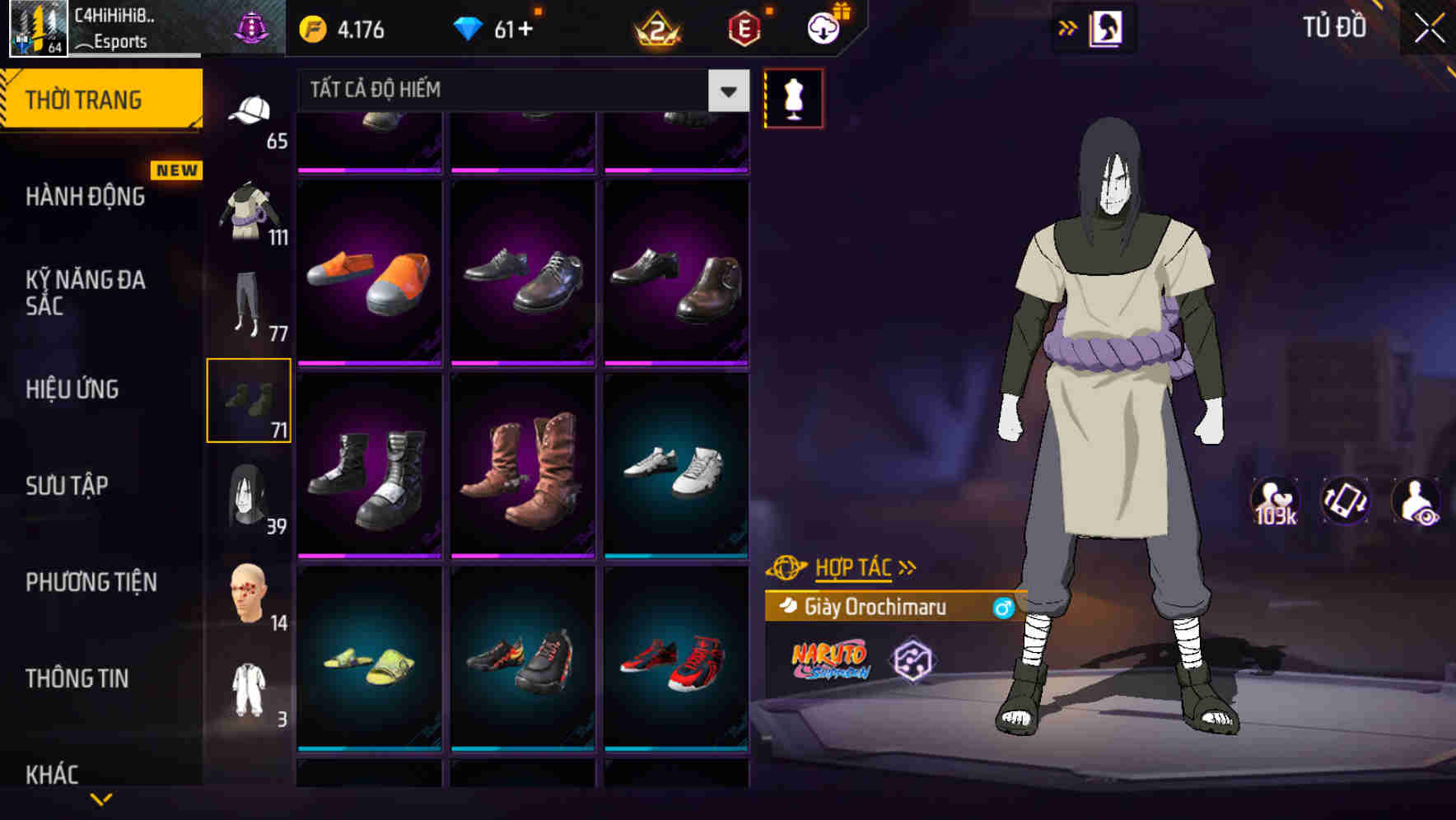The height and width of the screenshot is (820, 1456).
Task: Open the cloud gift download icon
Action: [x=821, y=27]
